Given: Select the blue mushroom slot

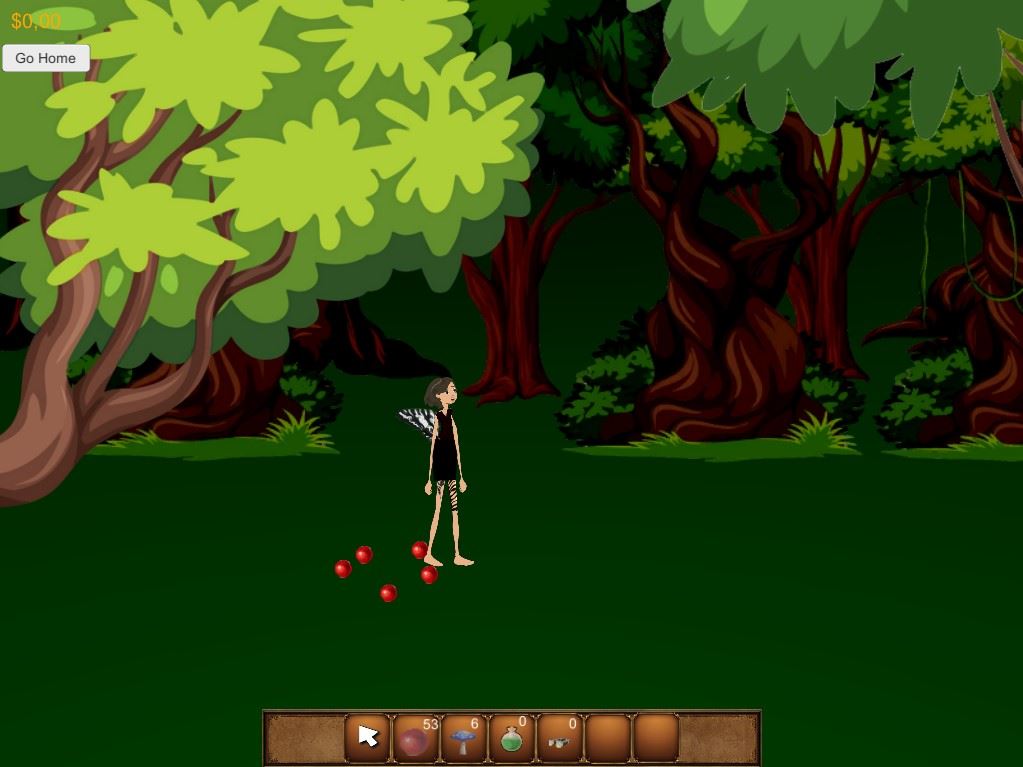Looking at the screenshot, I should (464, 738).
